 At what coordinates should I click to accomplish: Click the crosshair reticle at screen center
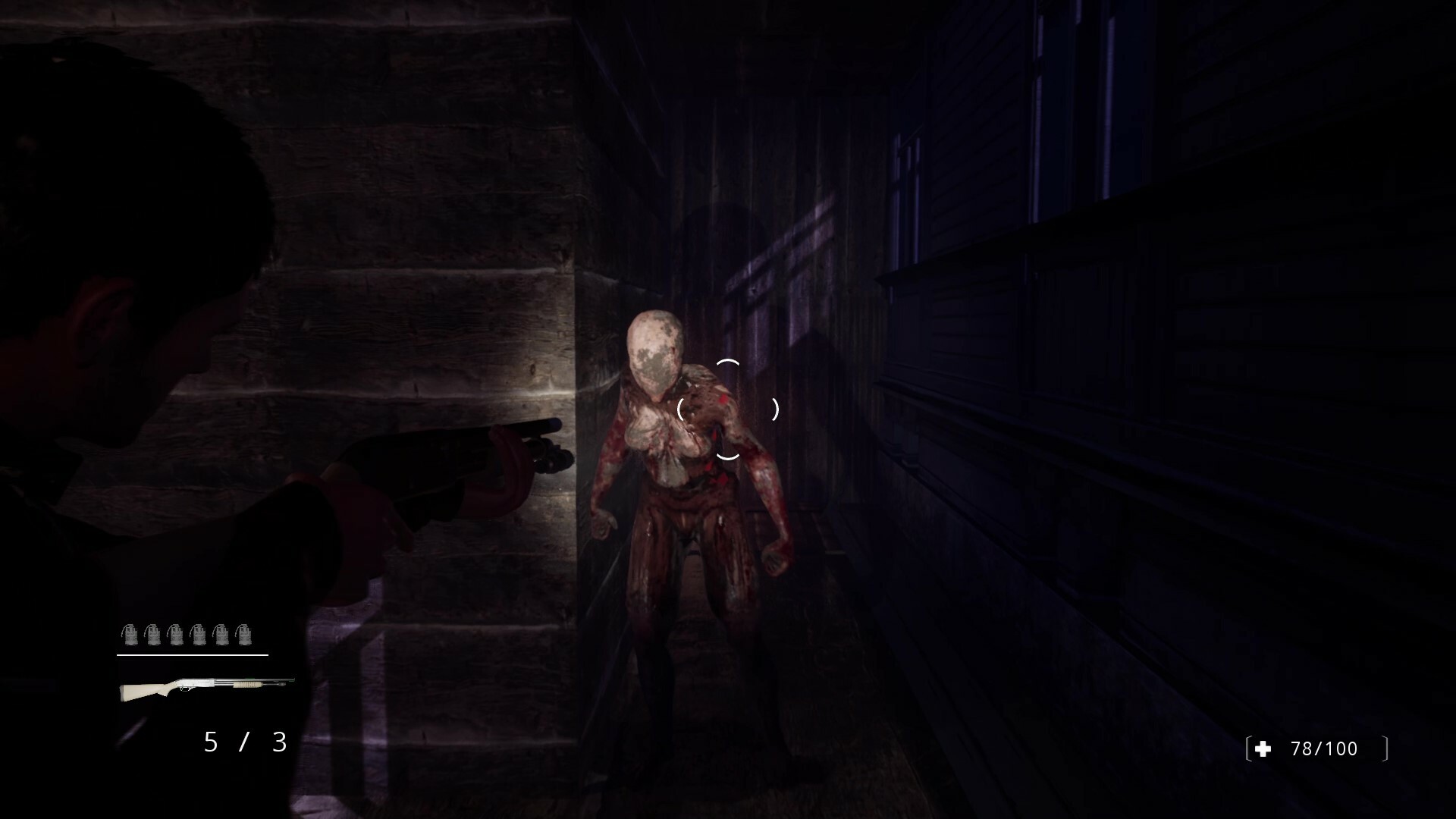pos(729,409)
